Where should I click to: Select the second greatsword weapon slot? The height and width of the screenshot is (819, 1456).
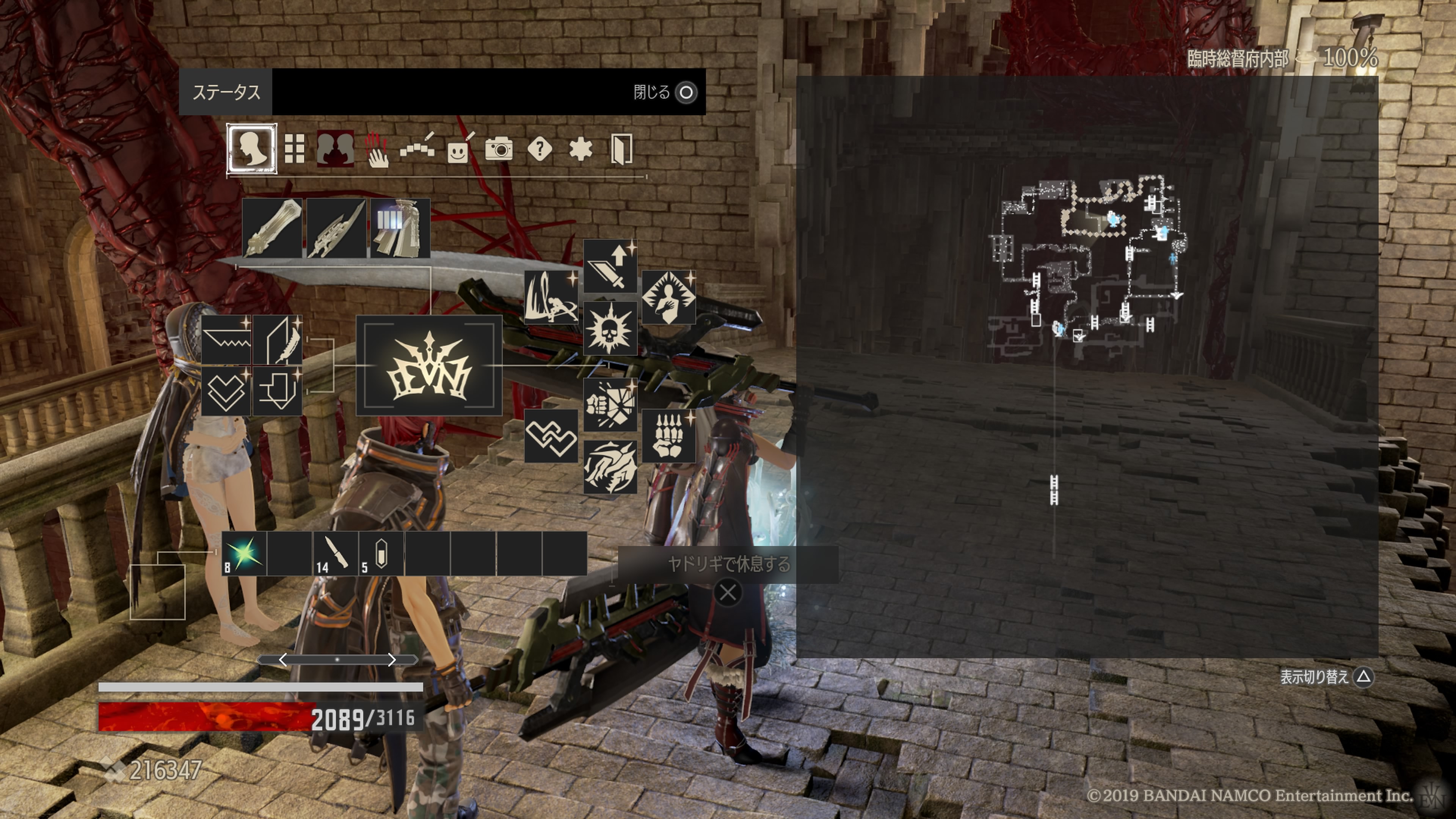click(x=336, y=228)
